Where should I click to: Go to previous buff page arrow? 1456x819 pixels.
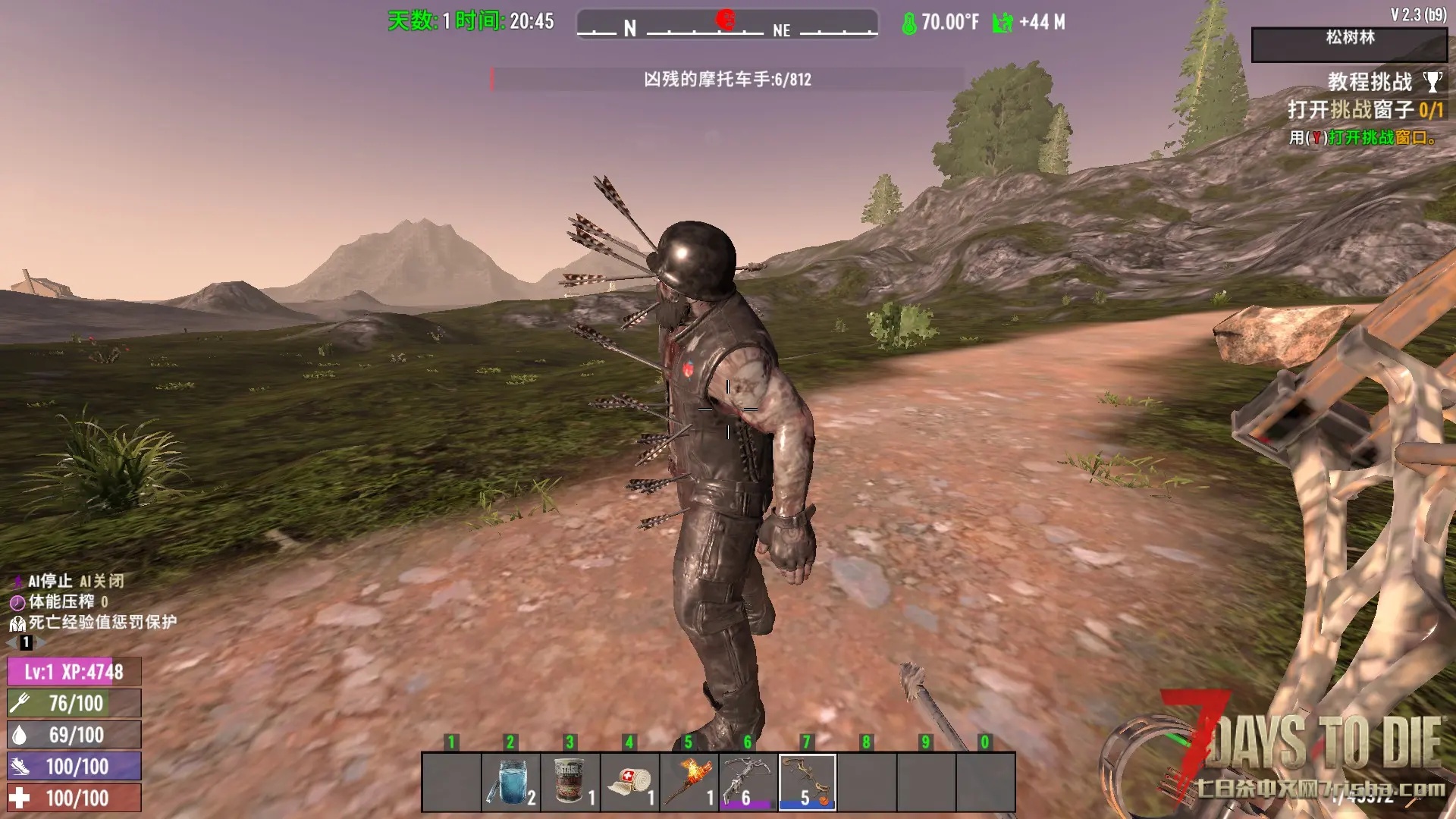coord(11,642)
